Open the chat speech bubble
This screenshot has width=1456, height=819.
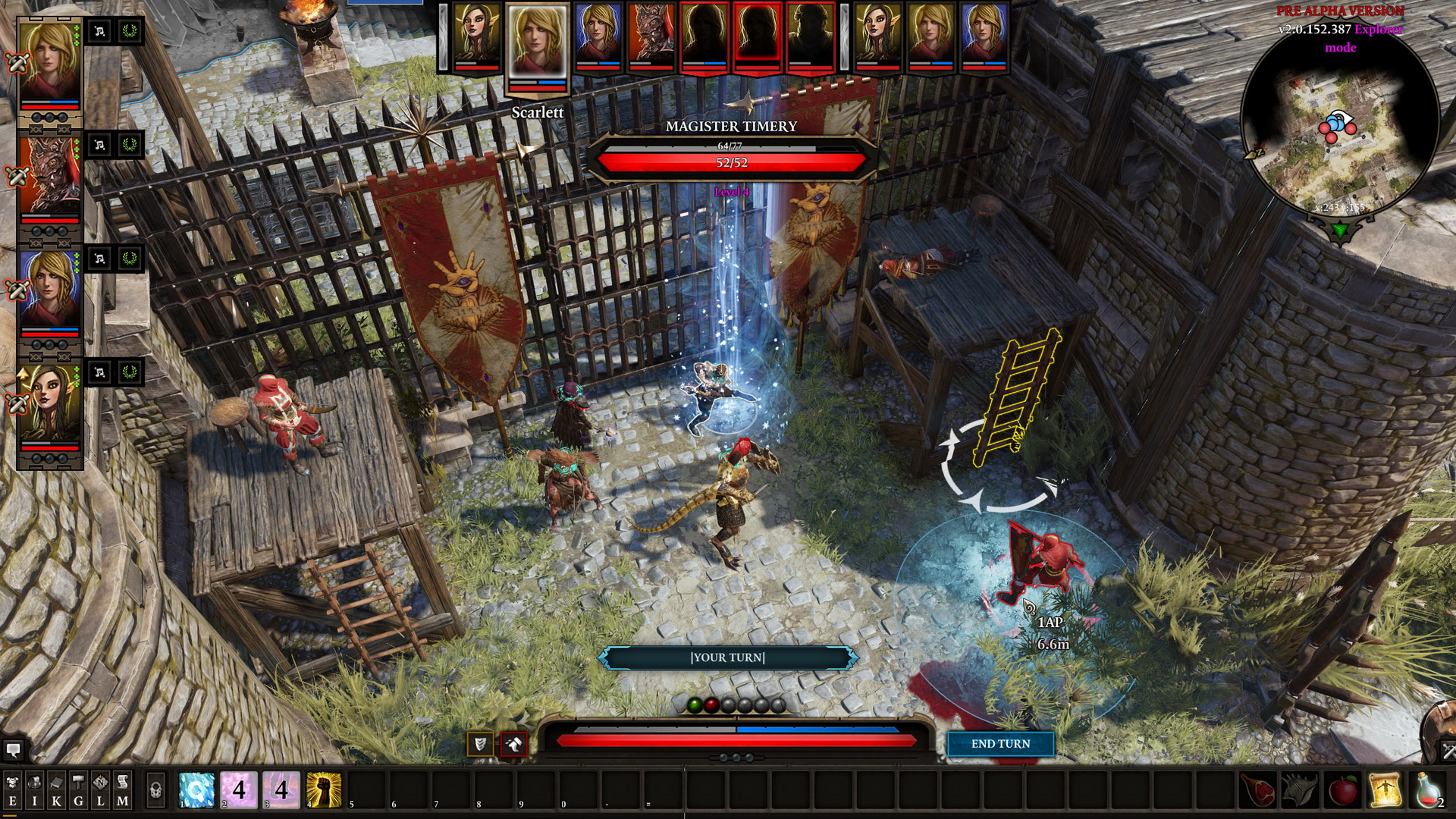[13, 751]
